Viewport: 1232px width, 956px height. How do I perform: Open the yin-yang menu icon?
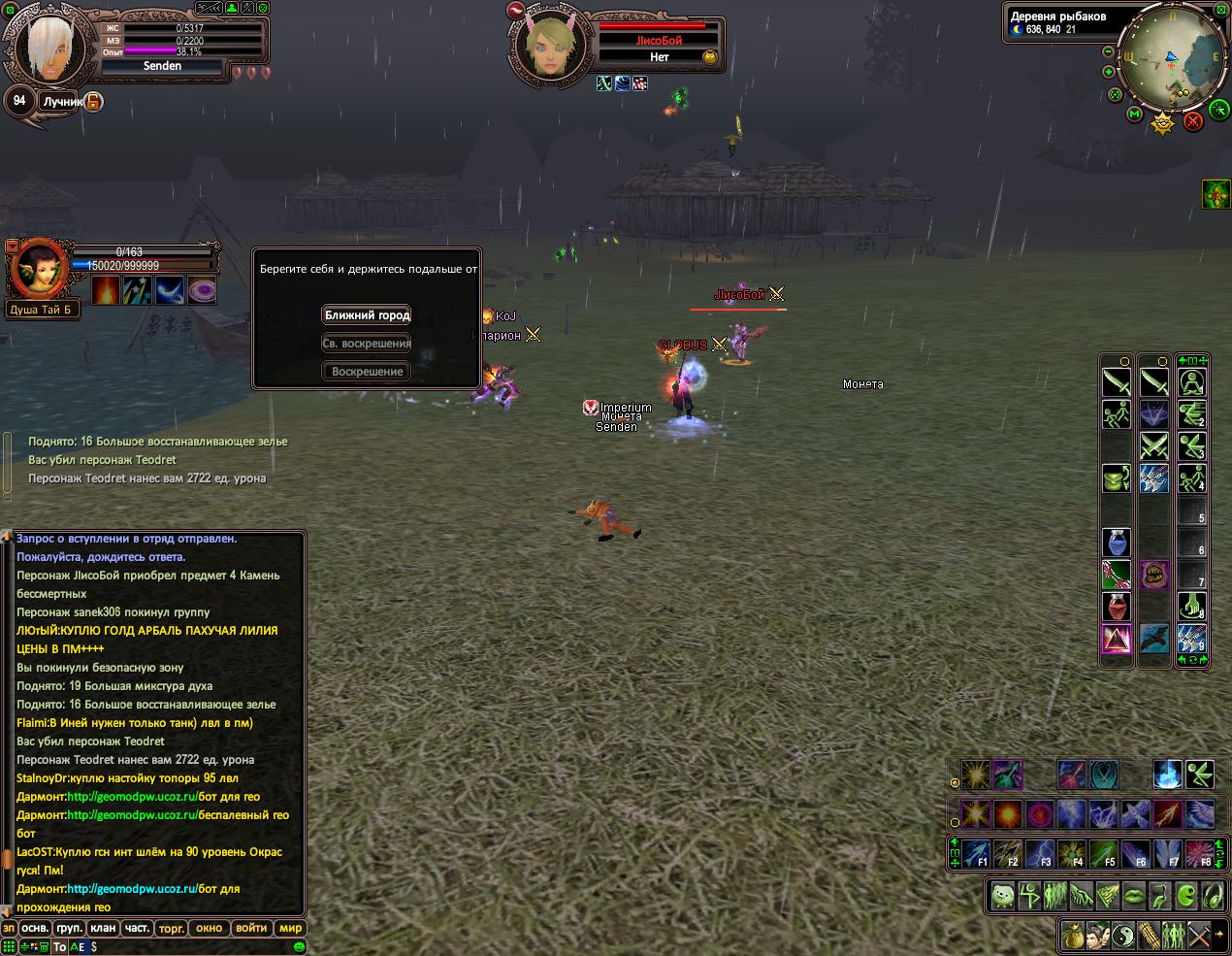pyautogui.click(x=1122, y=936)
